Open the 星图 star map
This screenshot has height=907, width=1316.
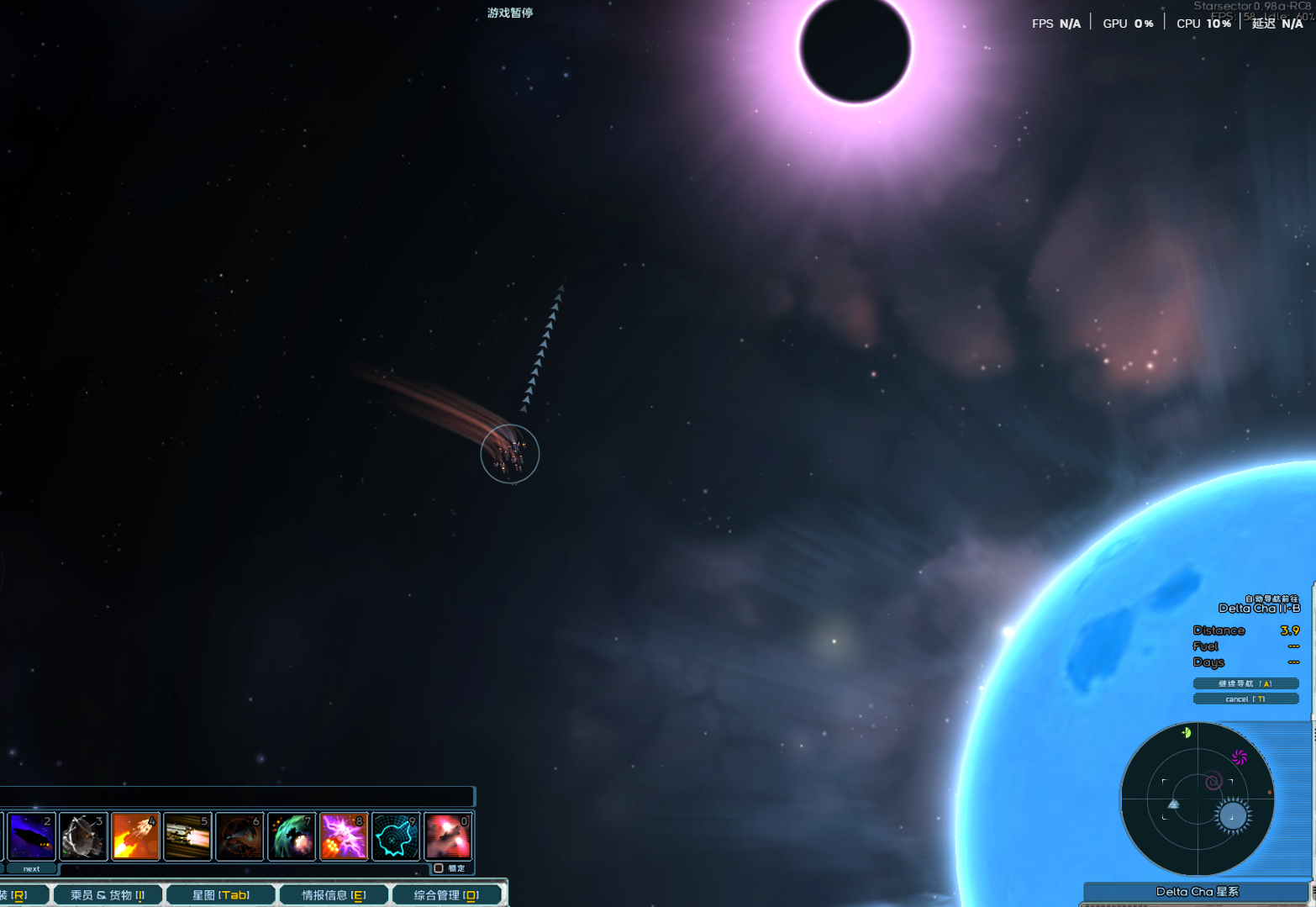[x=220, y=895]
